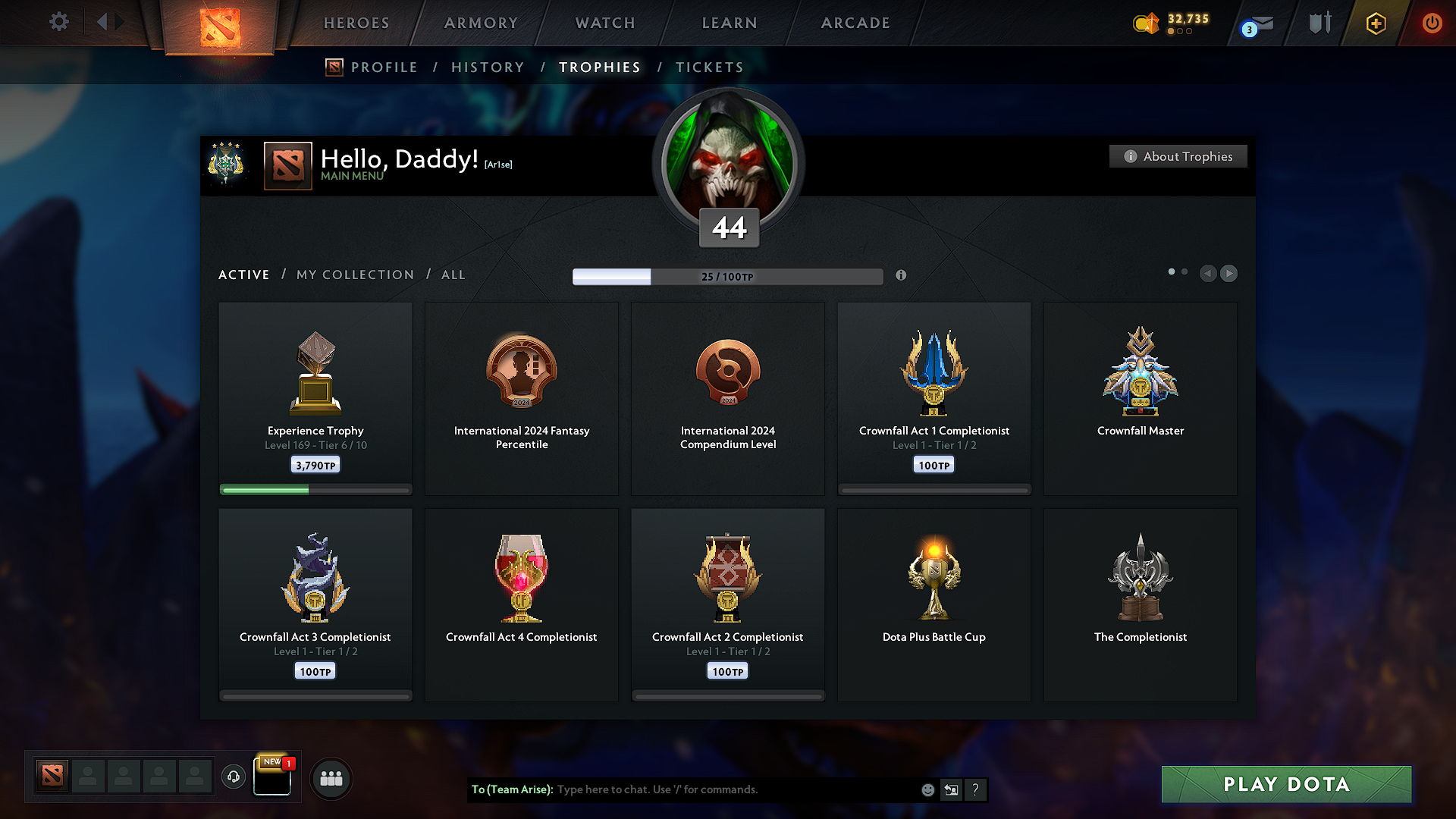The height and width of the screenshot is (819, 1456).
Task: Click the About Trophies button
Action: click(x=1178, y=156)
